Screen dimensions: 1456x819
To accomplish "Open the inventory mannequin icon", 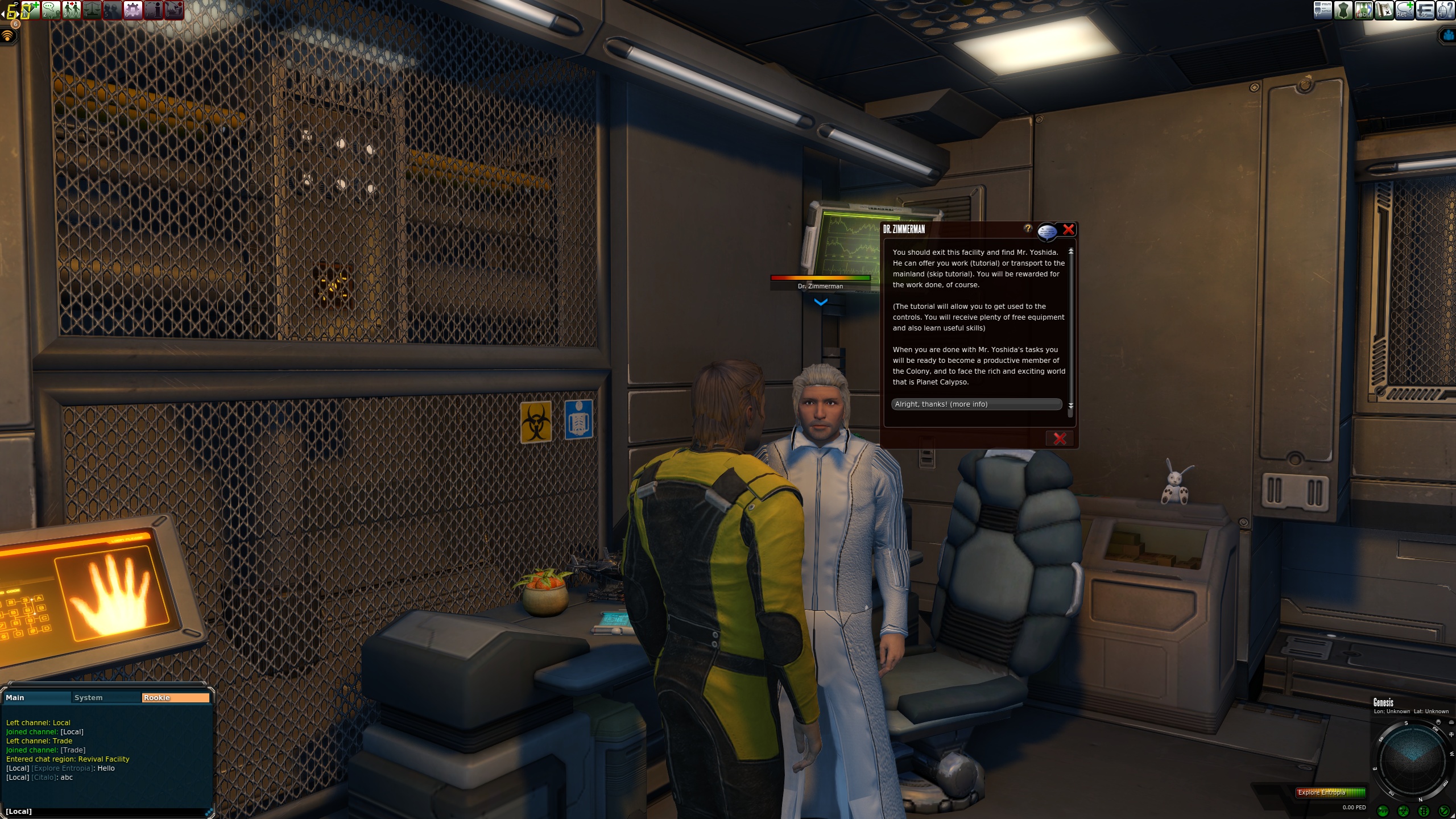I will pos(1343,10).
